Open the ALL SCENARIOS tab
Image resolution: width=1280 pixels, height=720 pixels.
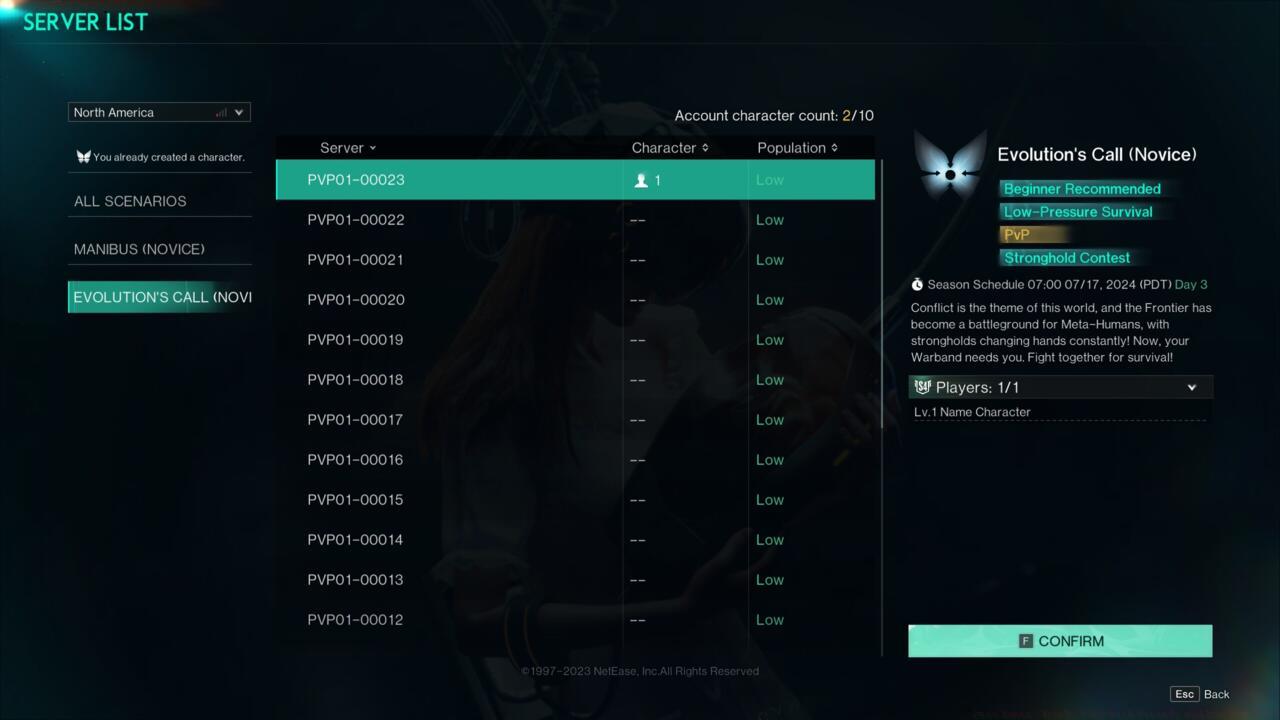(130, 201)
